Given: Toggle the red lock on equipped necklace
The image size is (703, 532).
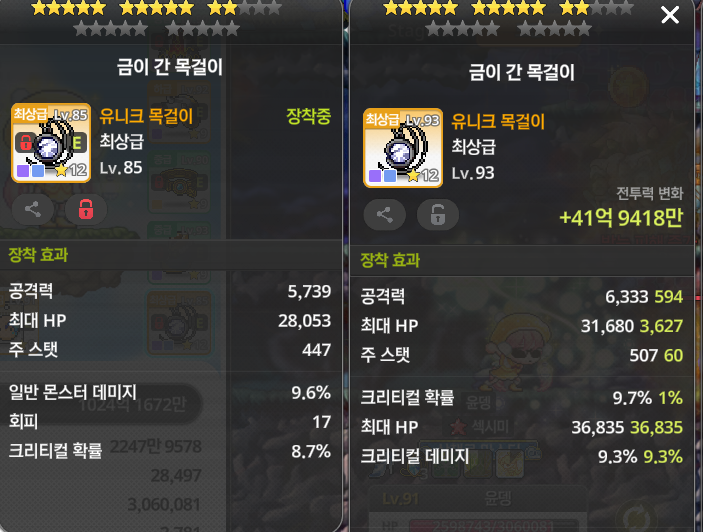Looking at the screenshot, I should [85, 209].
